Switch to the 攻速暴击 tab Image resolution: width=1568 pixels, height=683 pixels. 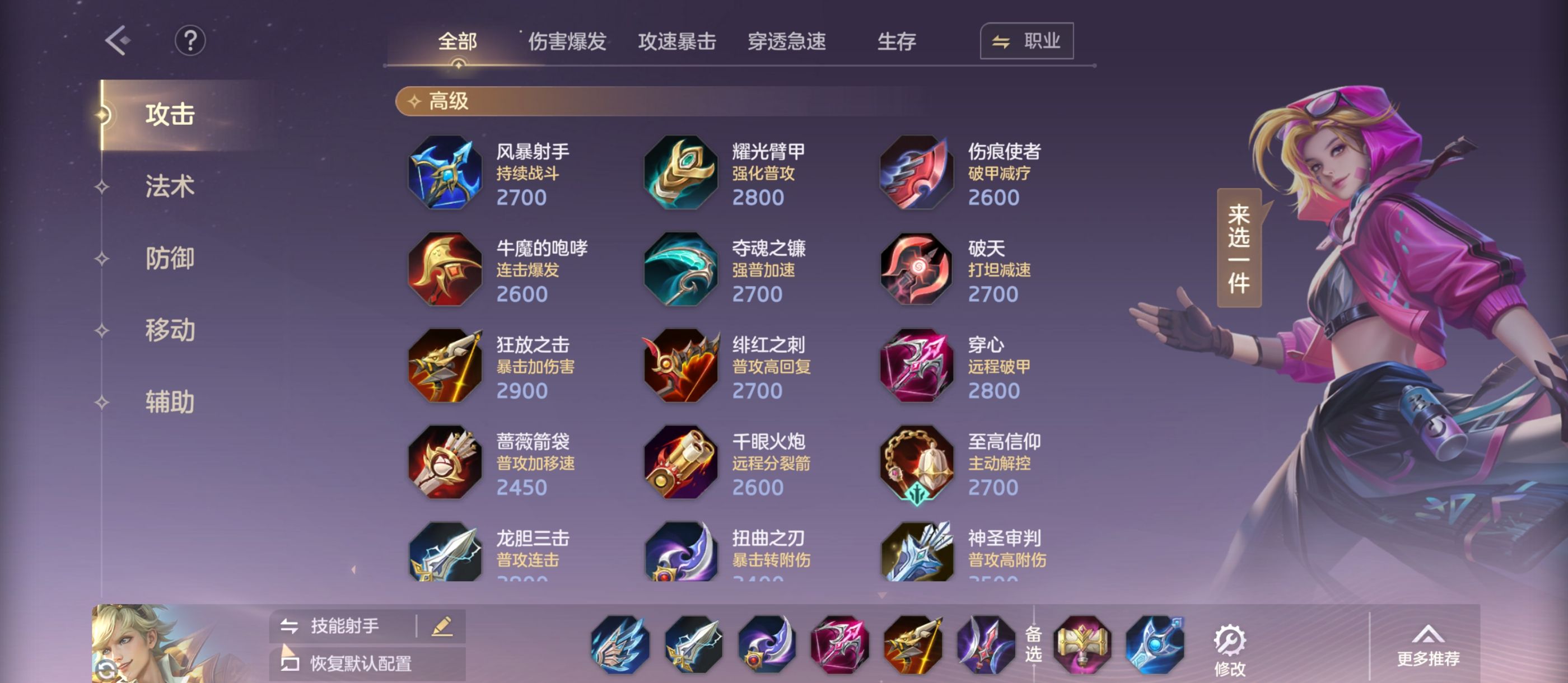678,41
